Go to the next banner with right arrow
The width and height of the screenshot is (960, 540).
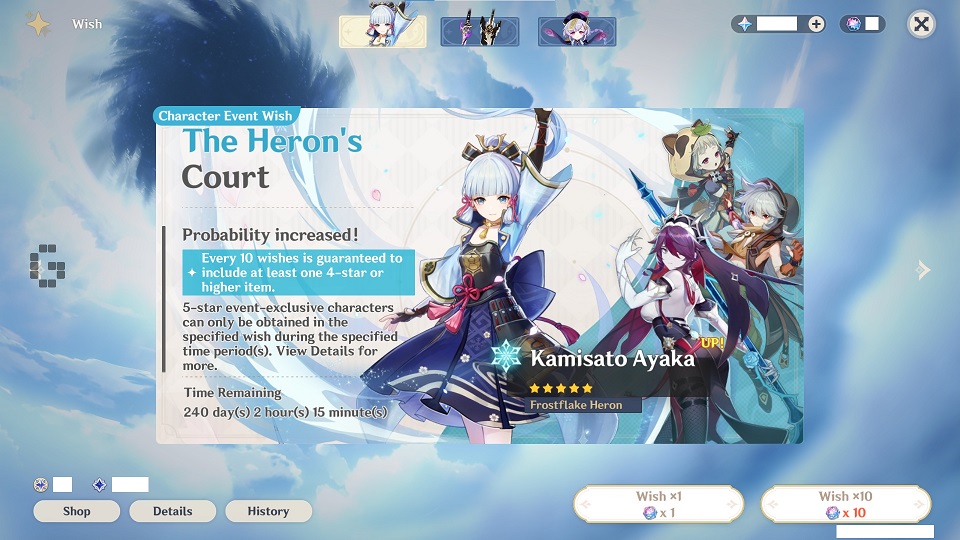[x=923, y=270]
